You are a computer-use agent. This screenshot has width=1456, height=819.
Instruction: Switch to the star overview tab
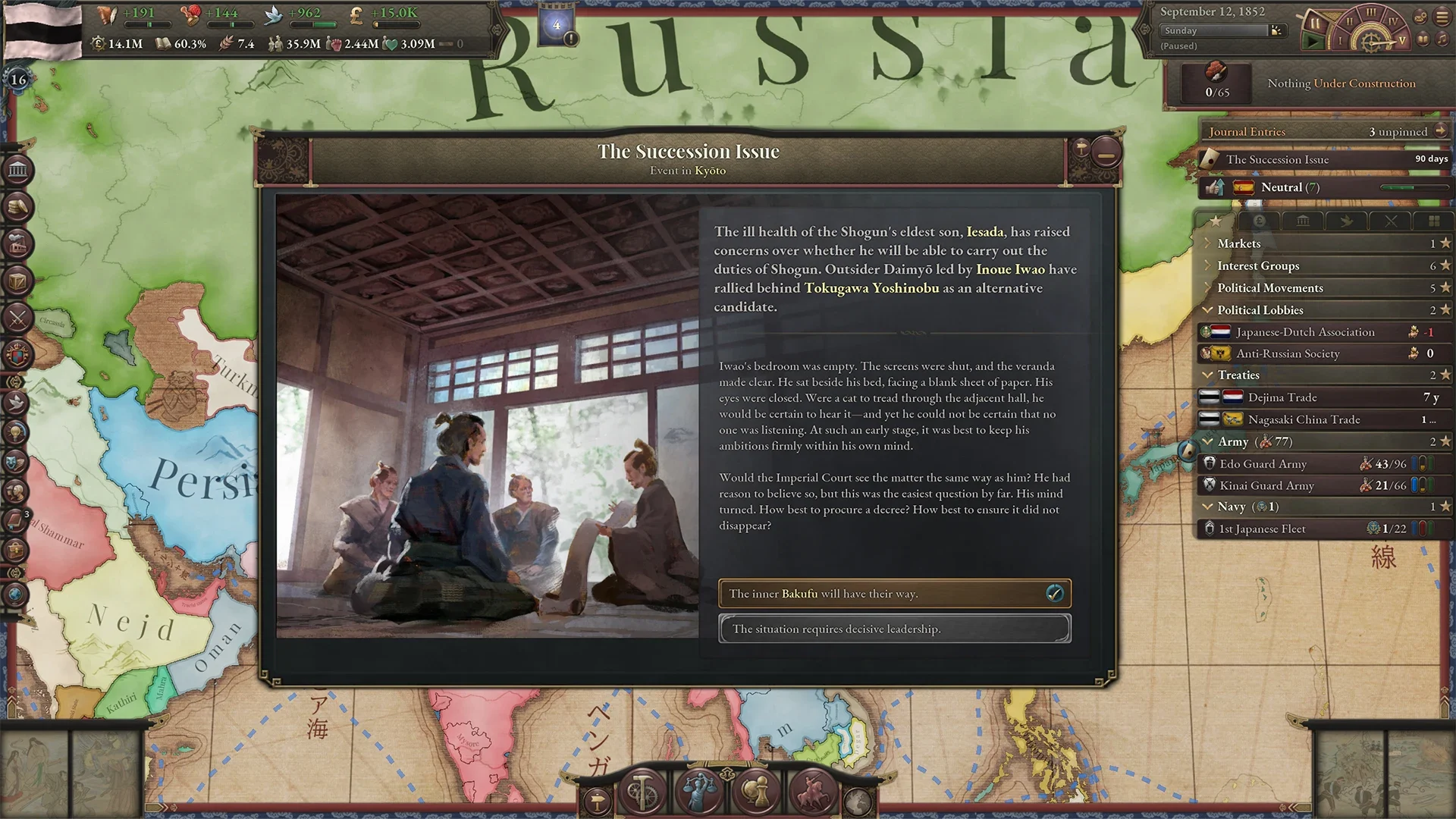[1216, 221]
